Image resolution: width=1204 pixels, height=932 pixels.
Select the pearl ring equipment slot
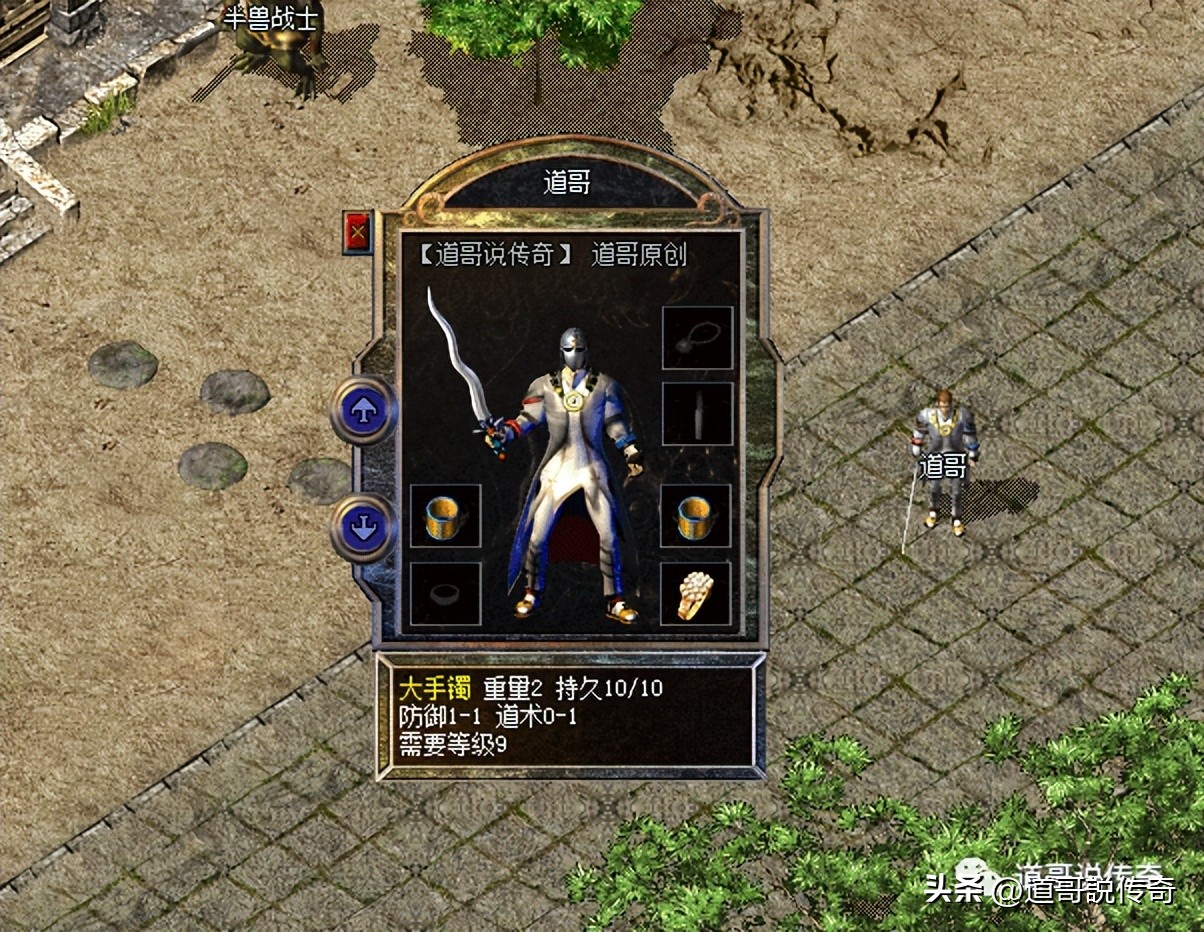[696, 594]
